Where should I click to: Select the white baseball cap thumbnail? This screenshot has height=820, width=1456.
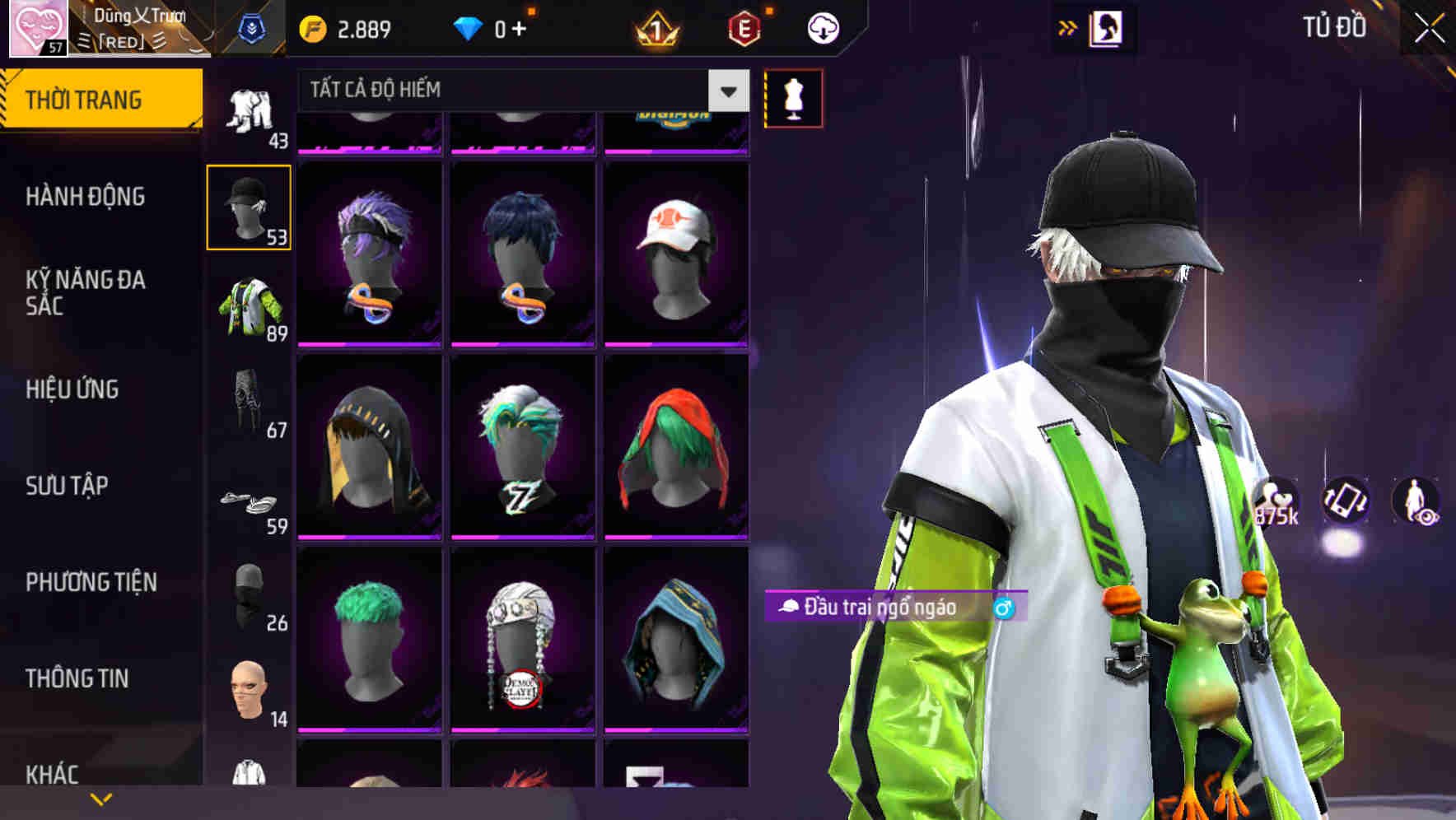(x=677, y=247)
